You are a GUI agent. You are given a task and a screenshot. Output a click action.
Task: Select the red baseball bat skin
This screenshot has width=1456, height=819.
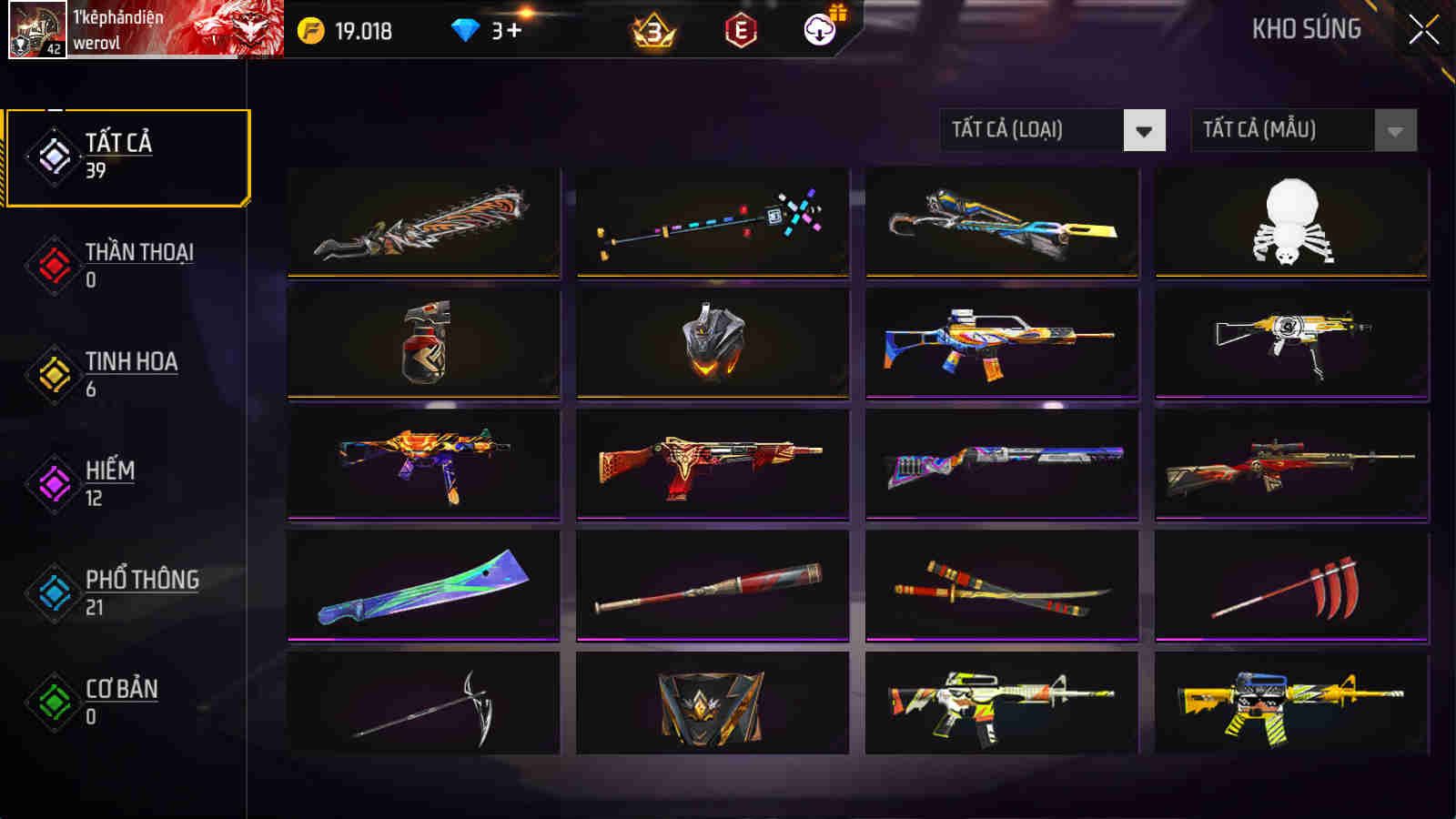tap(714, 587)
